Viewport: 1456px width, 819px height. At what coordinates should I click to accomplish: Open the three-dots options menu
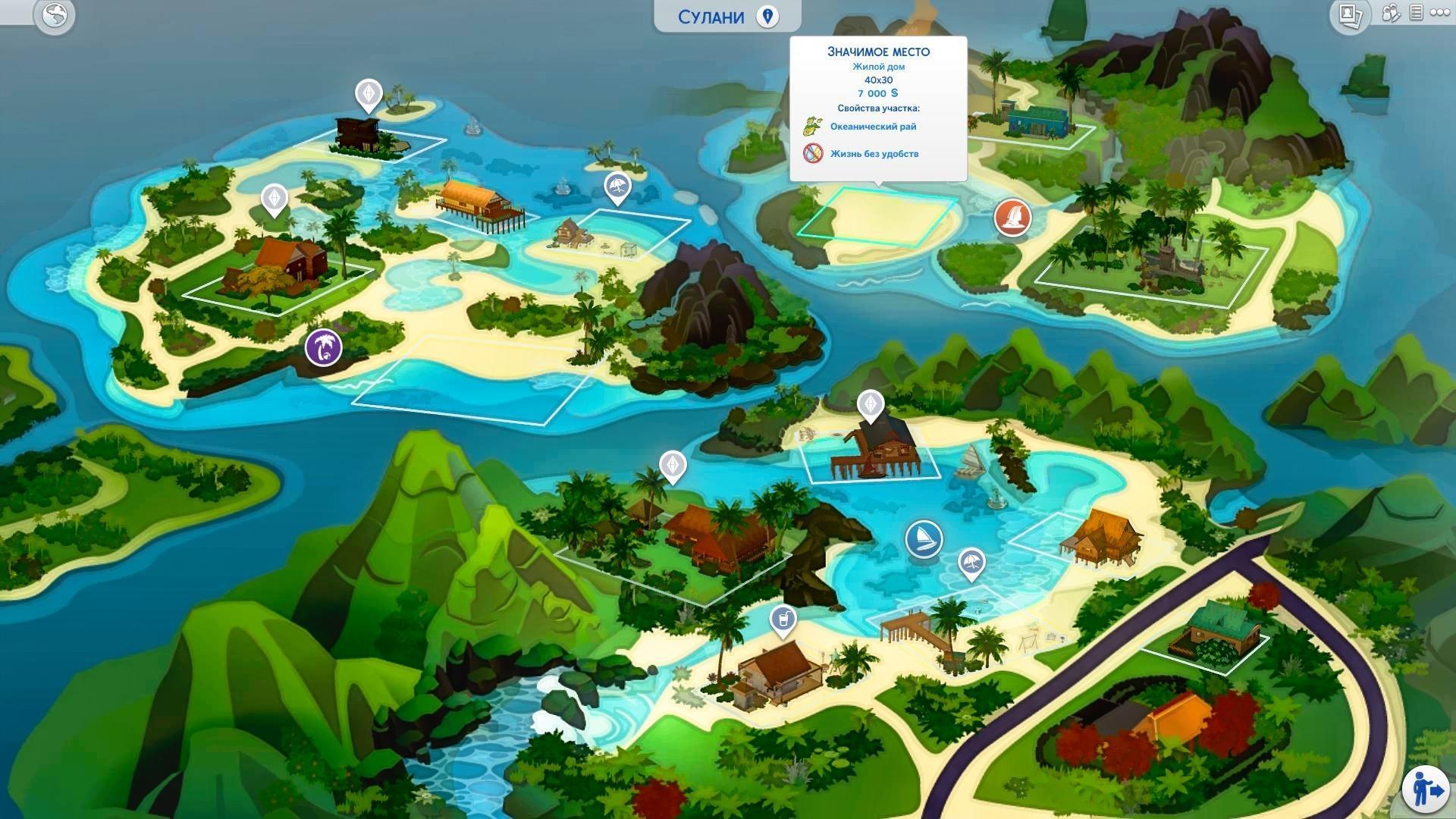[1439, 13]
